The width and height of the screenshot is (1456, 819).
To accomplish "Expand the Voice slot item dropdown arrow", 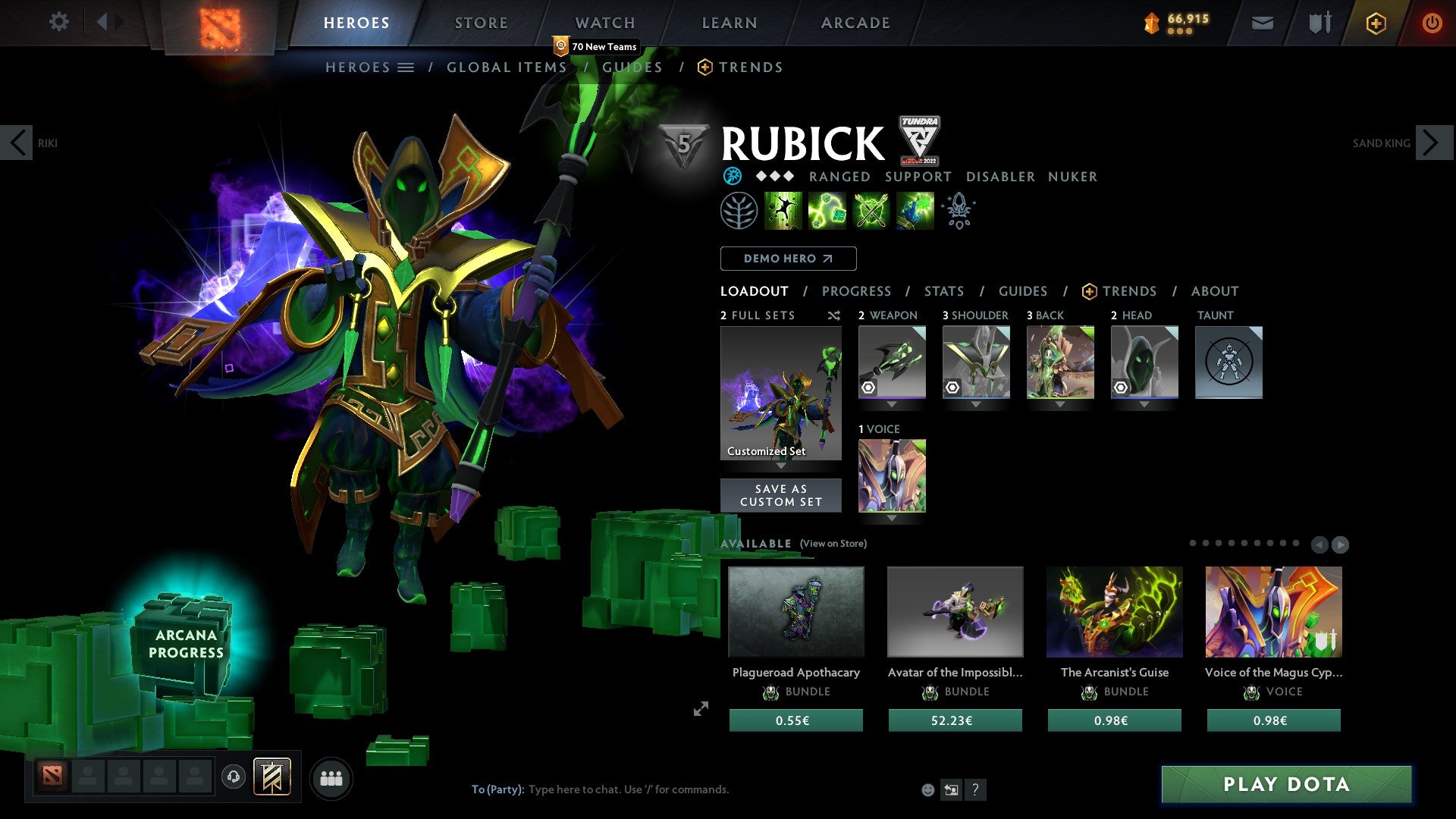I will coord(892,519).
